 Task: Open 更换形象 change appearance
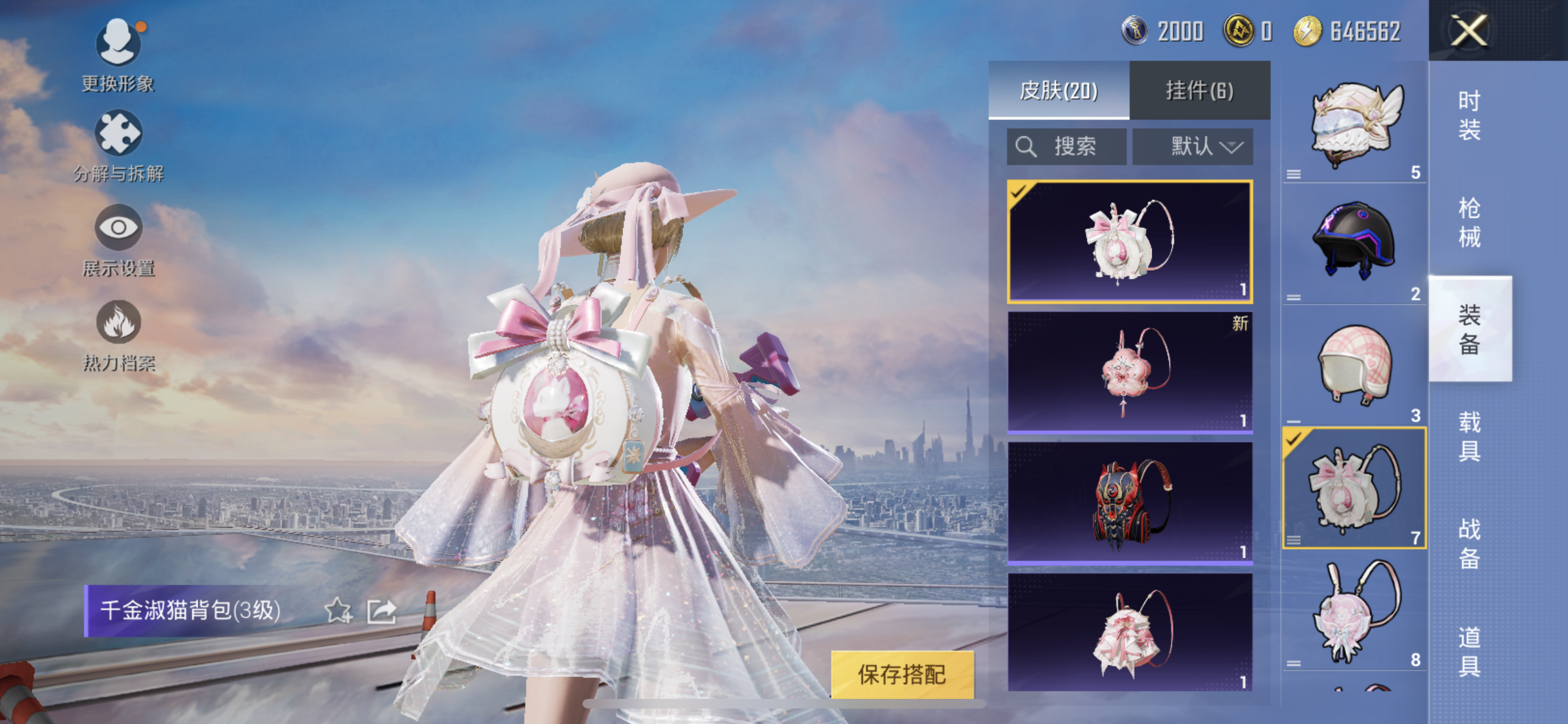(x=118, y=43)
